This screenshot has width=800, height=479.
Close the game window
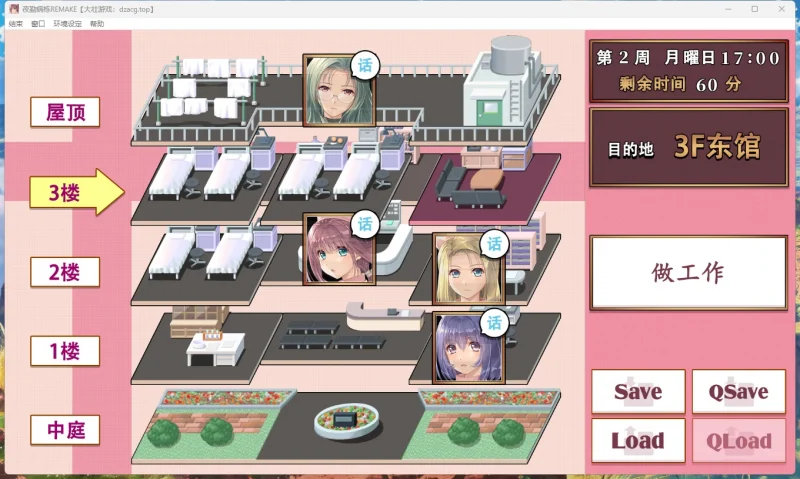coord(781,8)
